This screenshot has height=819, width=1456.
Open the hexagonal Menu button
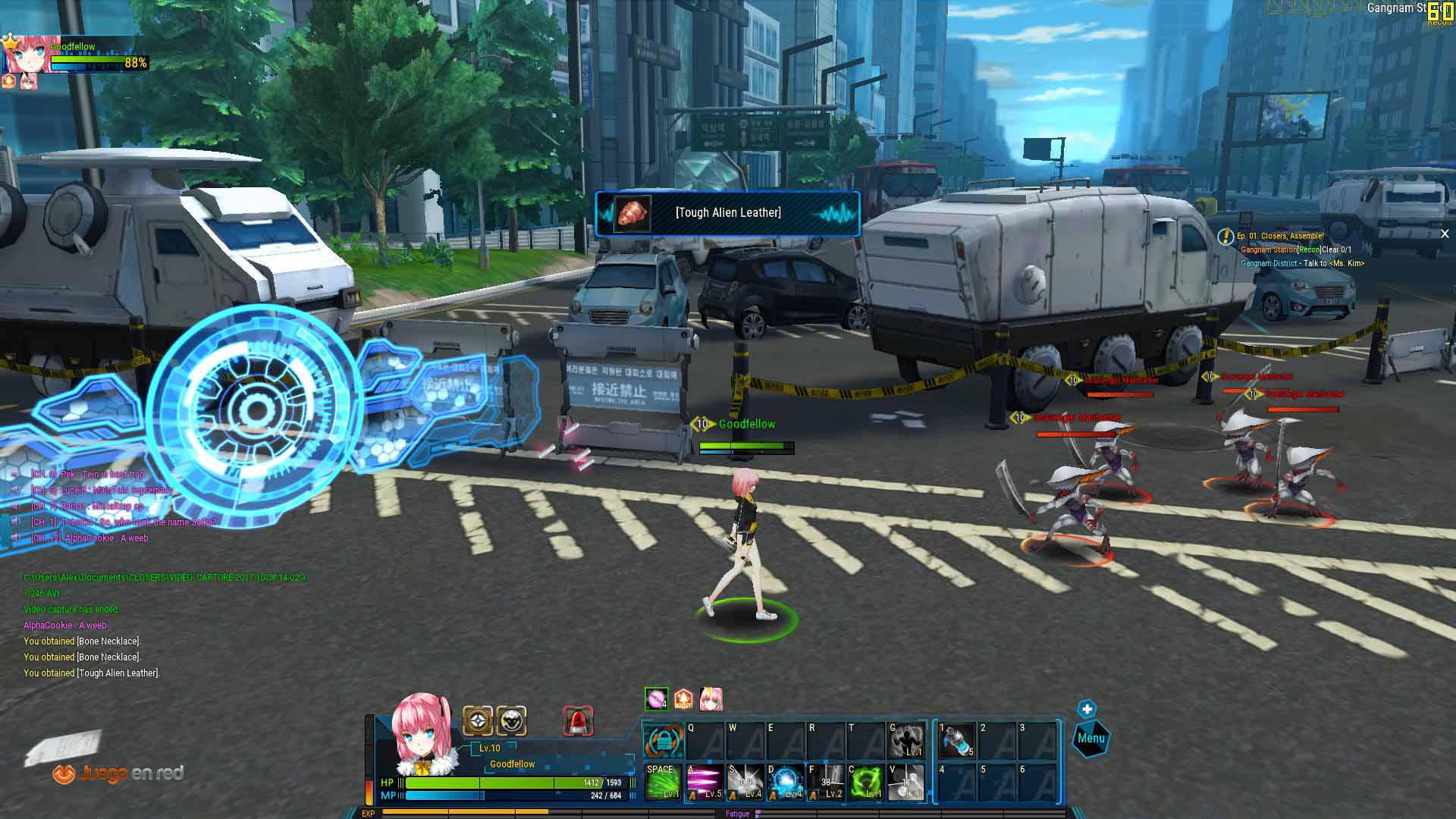[x=1091, y=738]
